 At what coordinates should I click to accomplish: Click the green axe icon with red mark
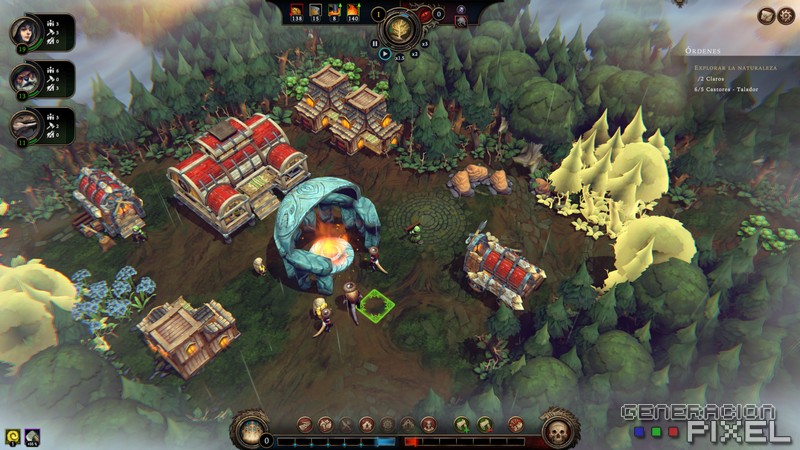(x=486, y=424)
